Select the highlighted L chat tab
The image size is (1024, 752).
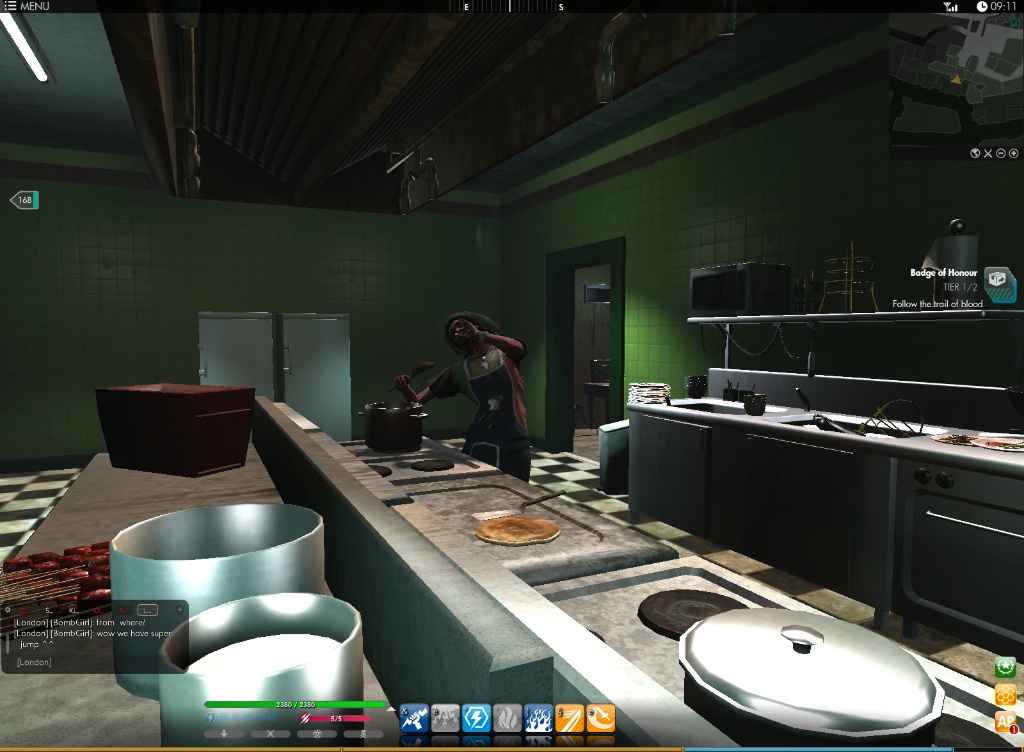[x=147, y=609]
